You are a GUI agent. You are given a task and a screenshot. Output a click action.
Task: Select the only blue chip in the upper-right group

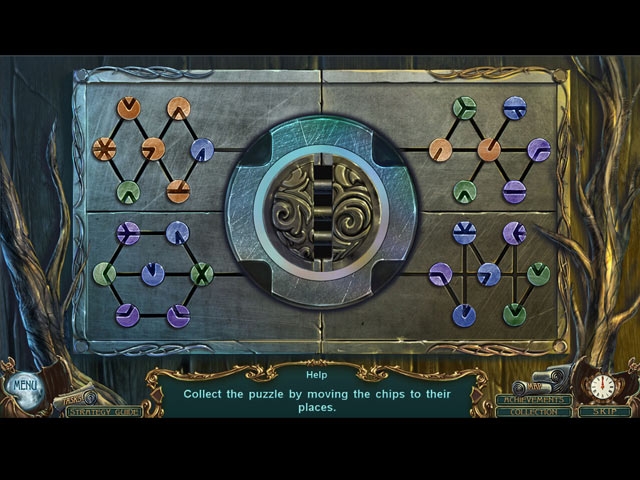coord(514,108)
